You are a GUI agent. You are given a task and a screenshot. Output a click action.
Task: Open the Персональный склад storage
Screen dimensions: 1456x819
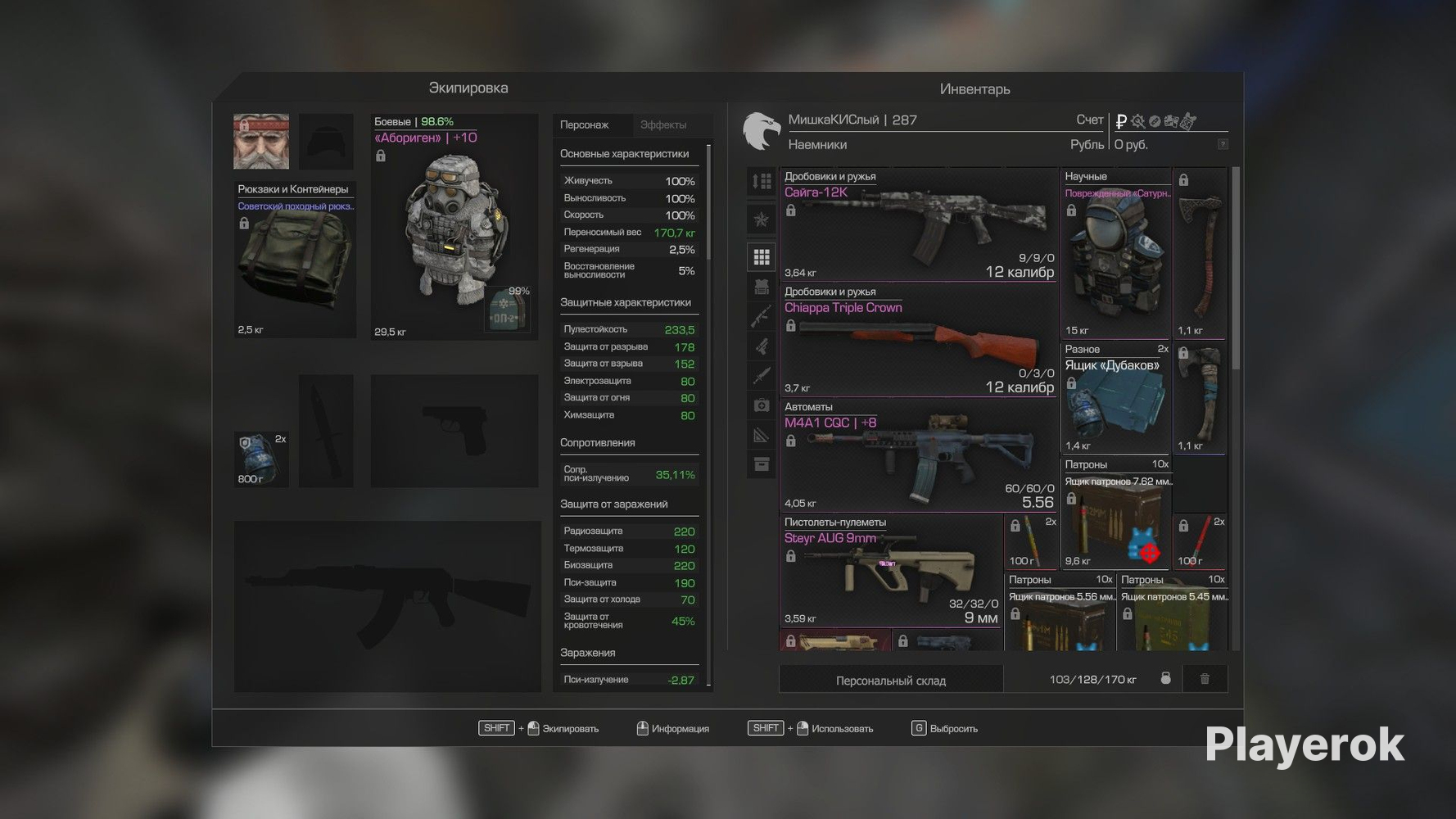click(890, 681)
